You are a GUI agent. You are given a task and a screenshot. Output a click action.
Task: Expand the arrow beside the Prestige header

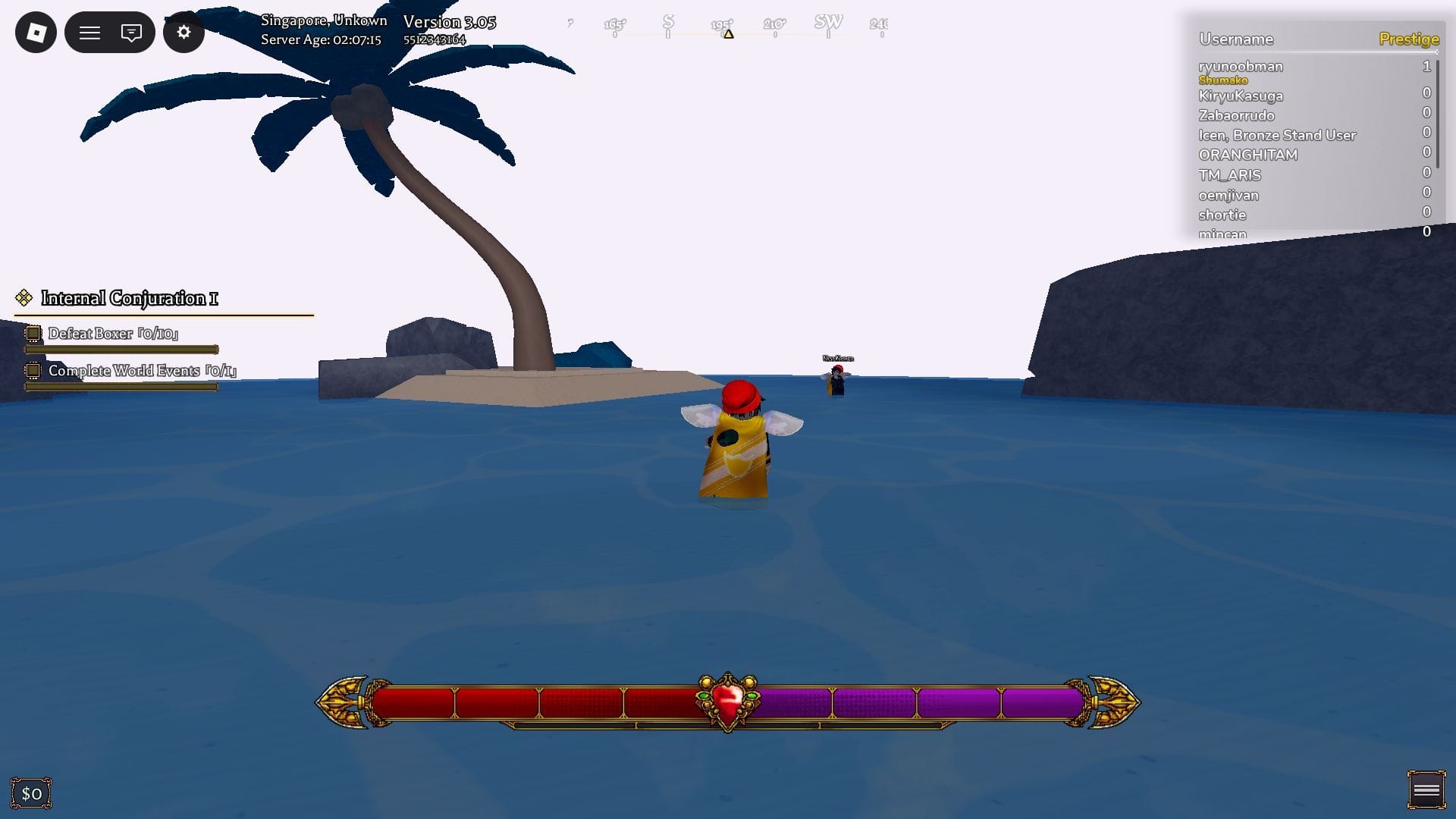coord(1436,52)
